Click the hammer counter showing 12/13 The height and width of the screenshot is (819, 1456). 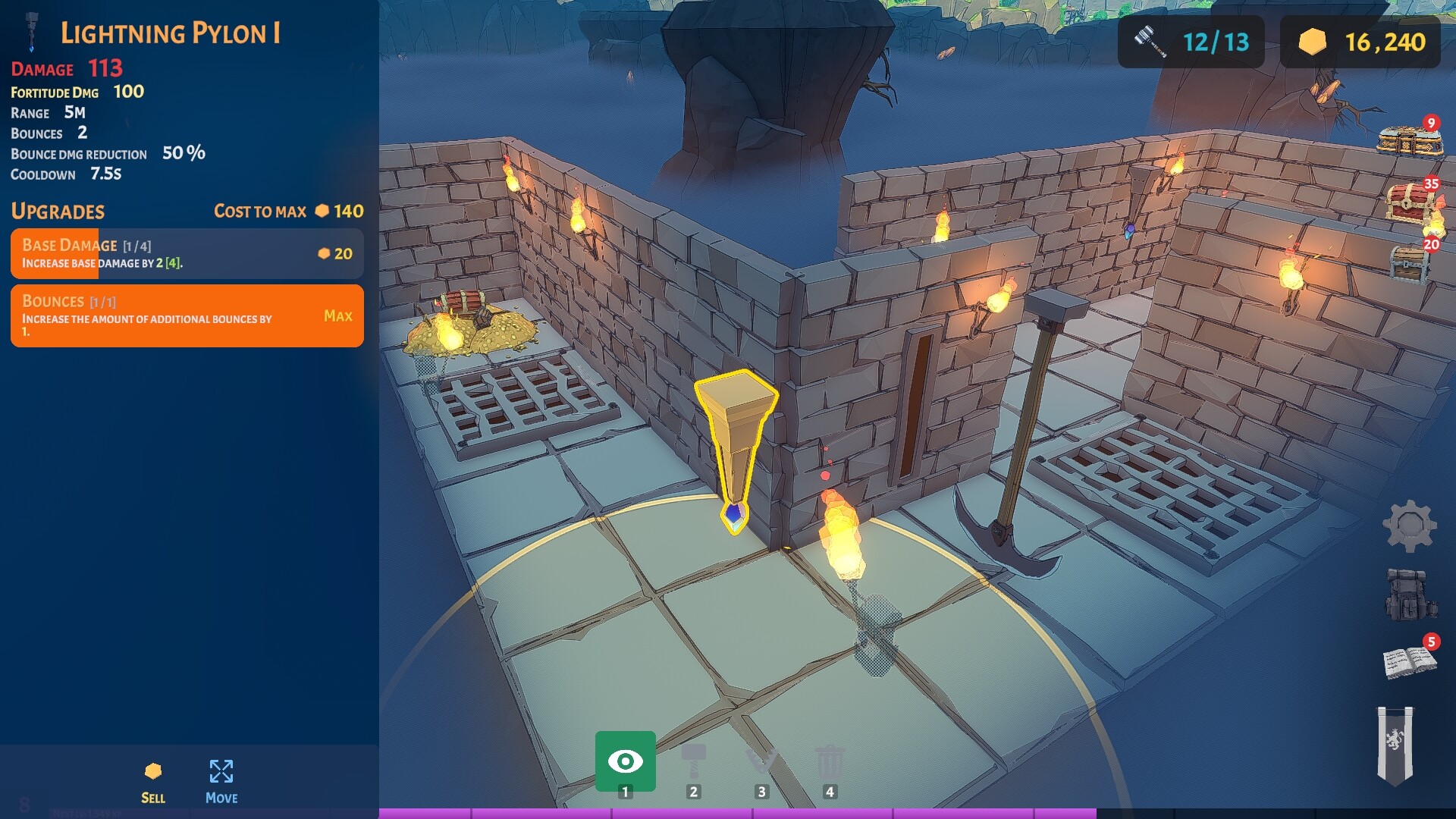1189,42
